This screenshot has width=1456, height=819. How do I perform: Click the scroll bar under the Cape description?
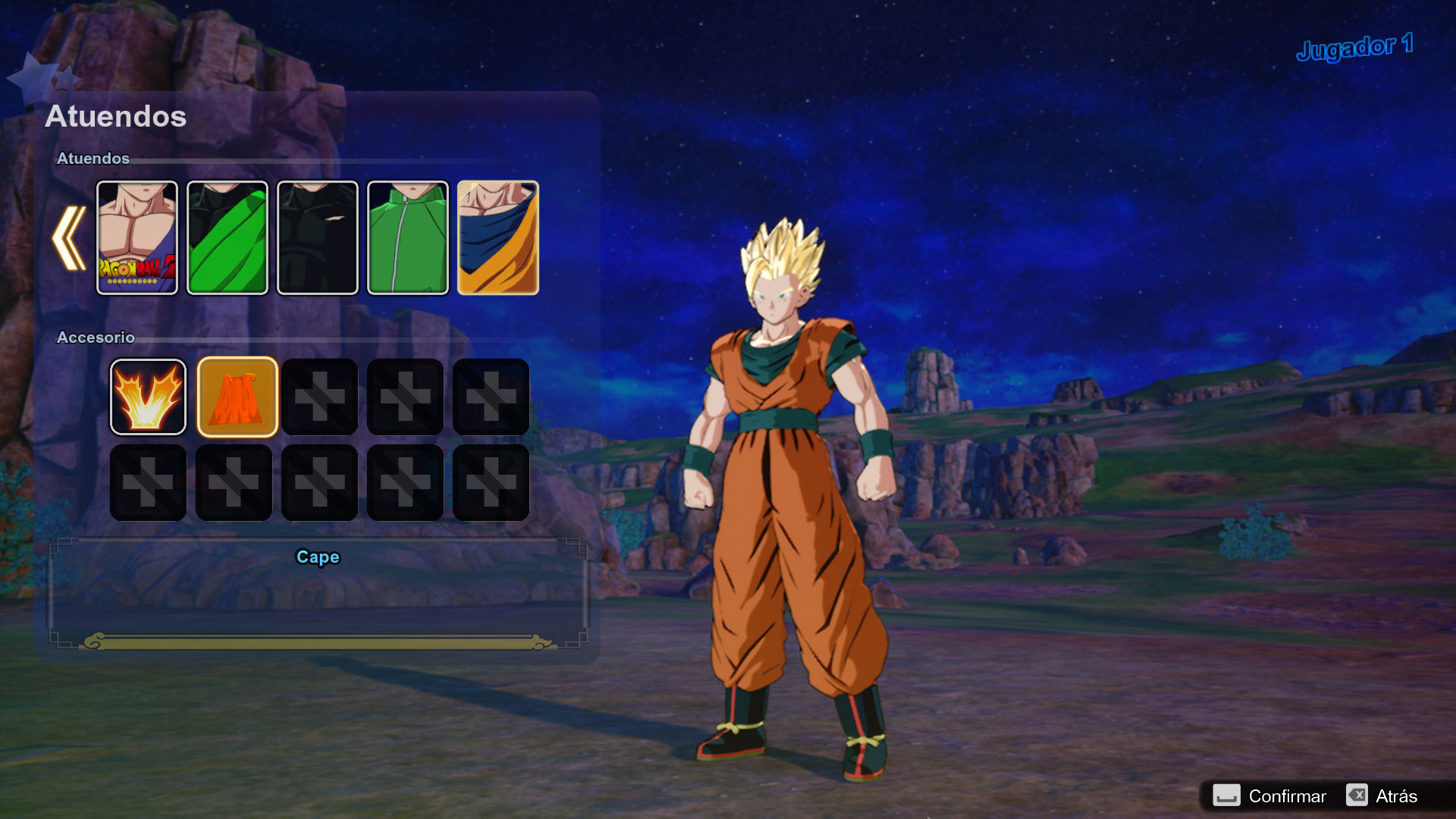coord(318,641)
